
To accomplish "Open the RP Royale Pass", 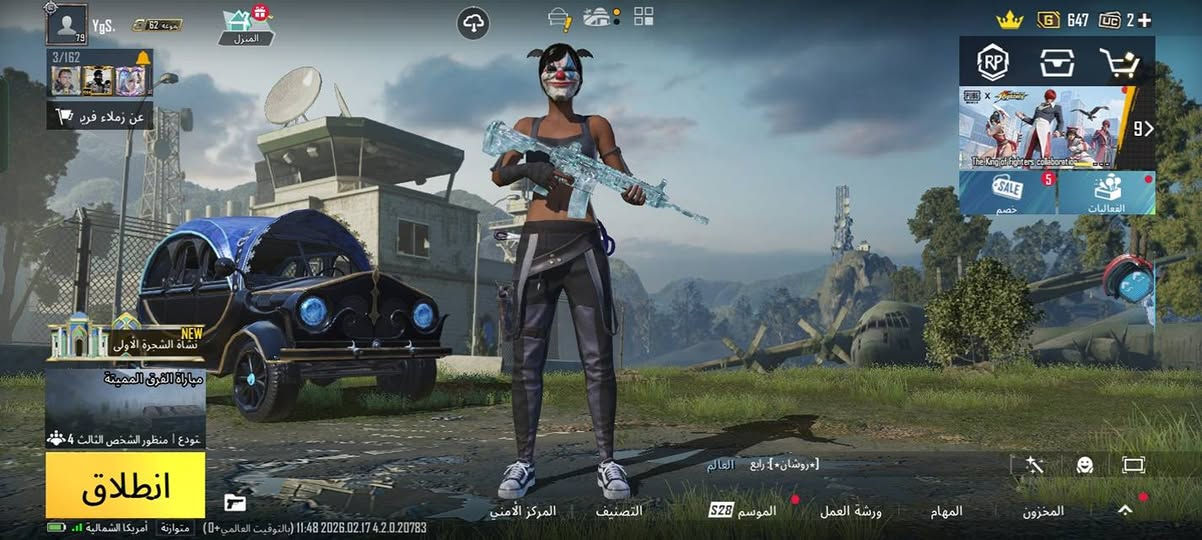I will pos(993,63).
